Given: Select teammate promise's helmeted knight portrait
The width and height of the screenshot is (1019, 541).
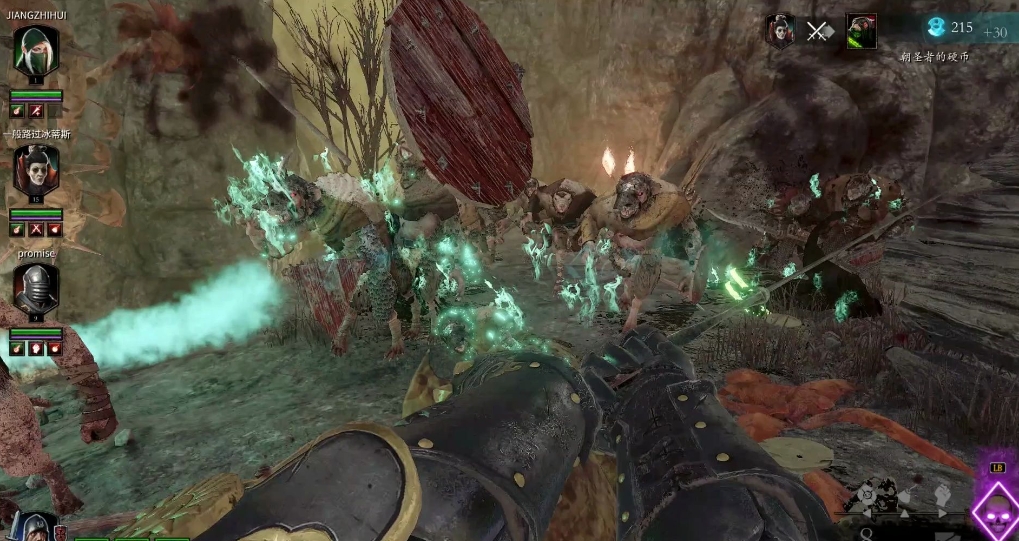Looking at the screenshot, I should click(x=36, y=289).
